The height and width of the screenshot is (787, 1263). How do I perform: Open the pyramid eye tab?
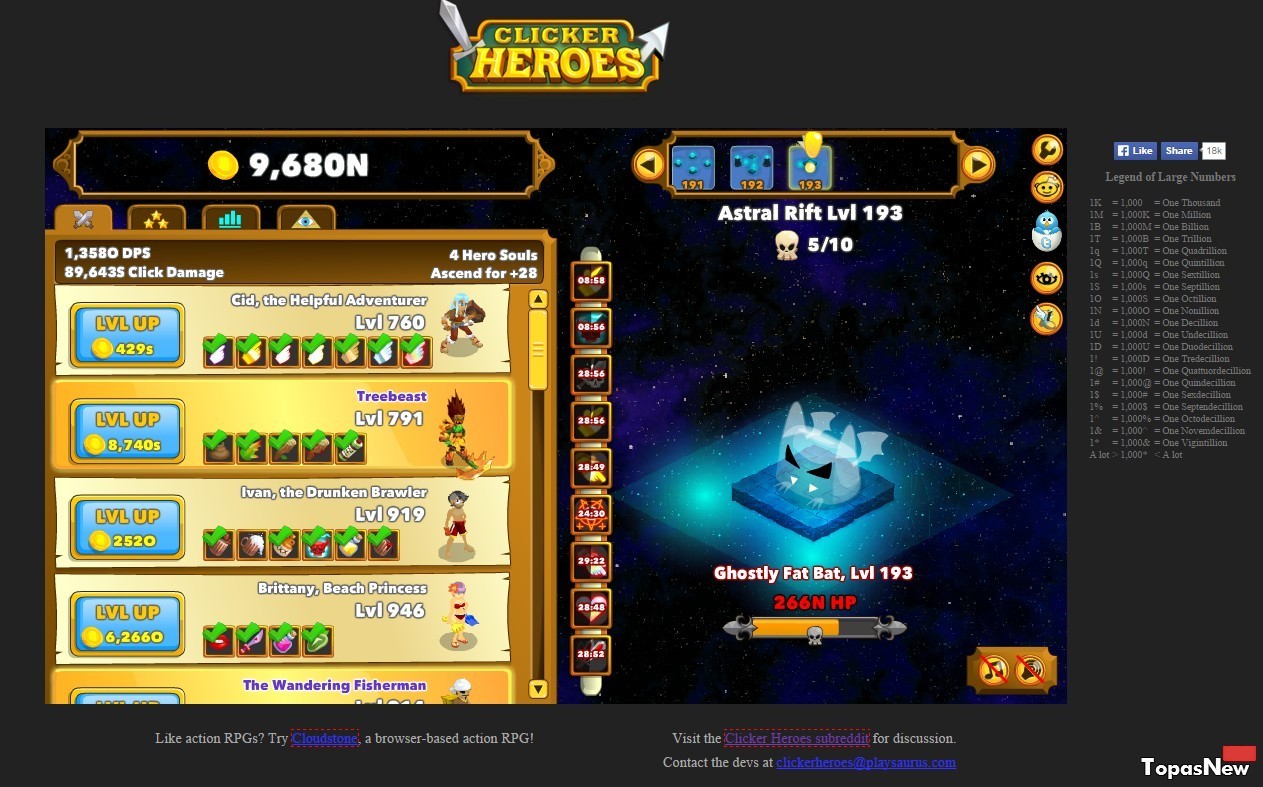coord(306,218)
